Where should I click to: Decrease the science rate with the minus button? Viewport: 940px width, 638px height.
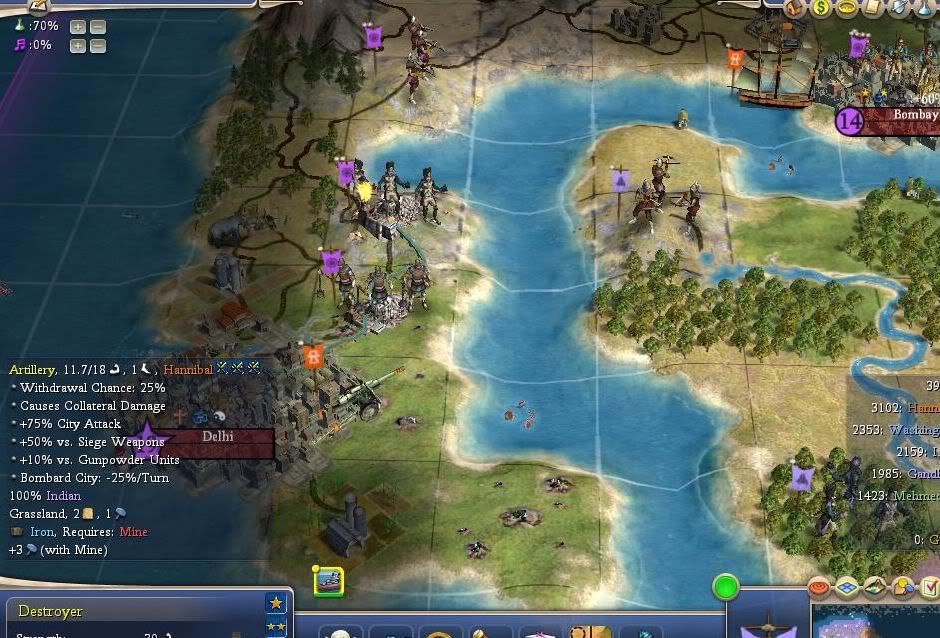tap(97, 26)
